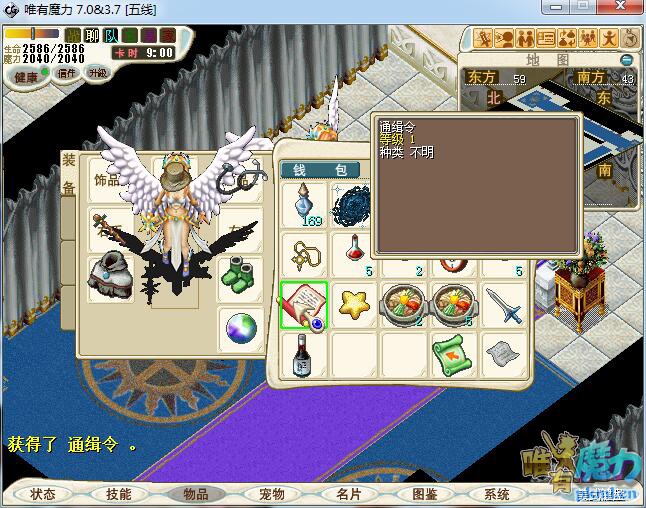Click the 升級 level up button
This screenshot has height=508, width=646.
click(x=98, y=72)
